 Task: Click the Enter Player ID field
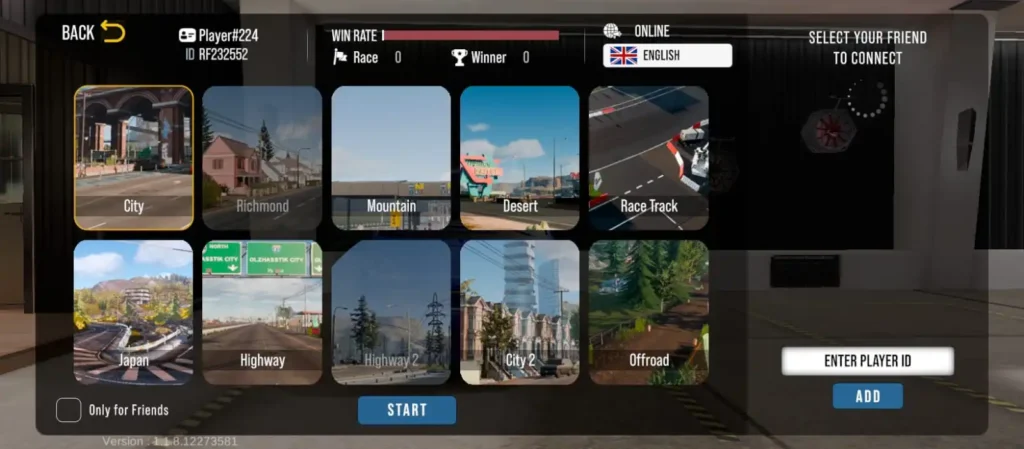867,361
